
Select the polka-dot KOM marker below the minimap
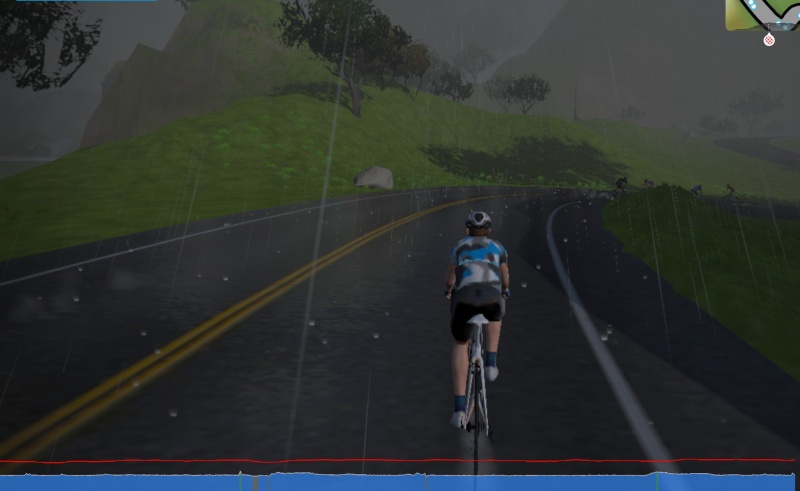769,40
